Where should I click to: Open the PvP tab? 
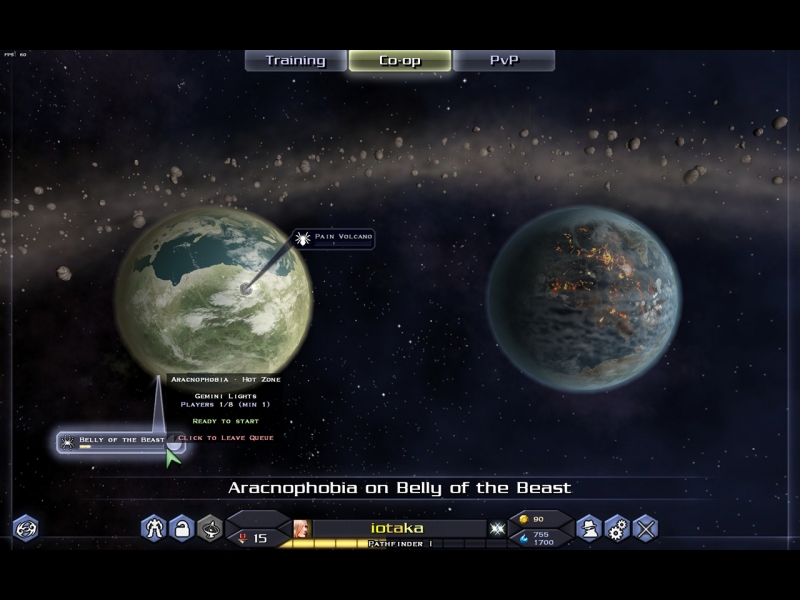(x=504, y=61)
